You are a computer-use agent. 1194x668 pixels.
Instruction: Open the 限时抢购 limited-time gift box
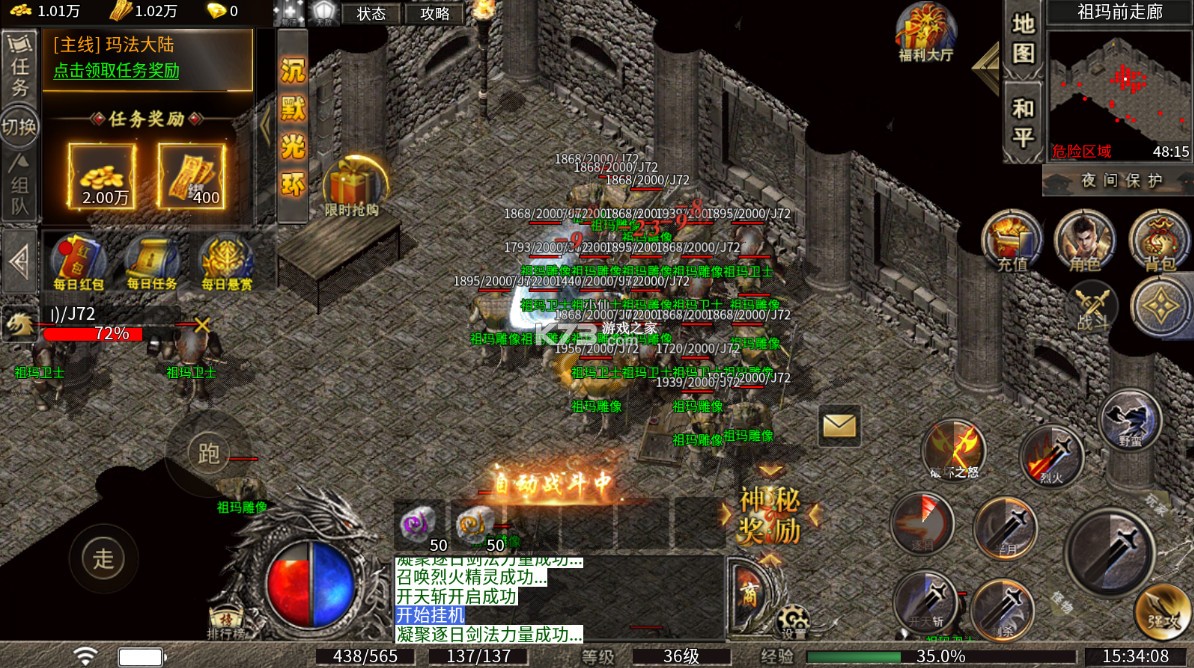point(351,187)
